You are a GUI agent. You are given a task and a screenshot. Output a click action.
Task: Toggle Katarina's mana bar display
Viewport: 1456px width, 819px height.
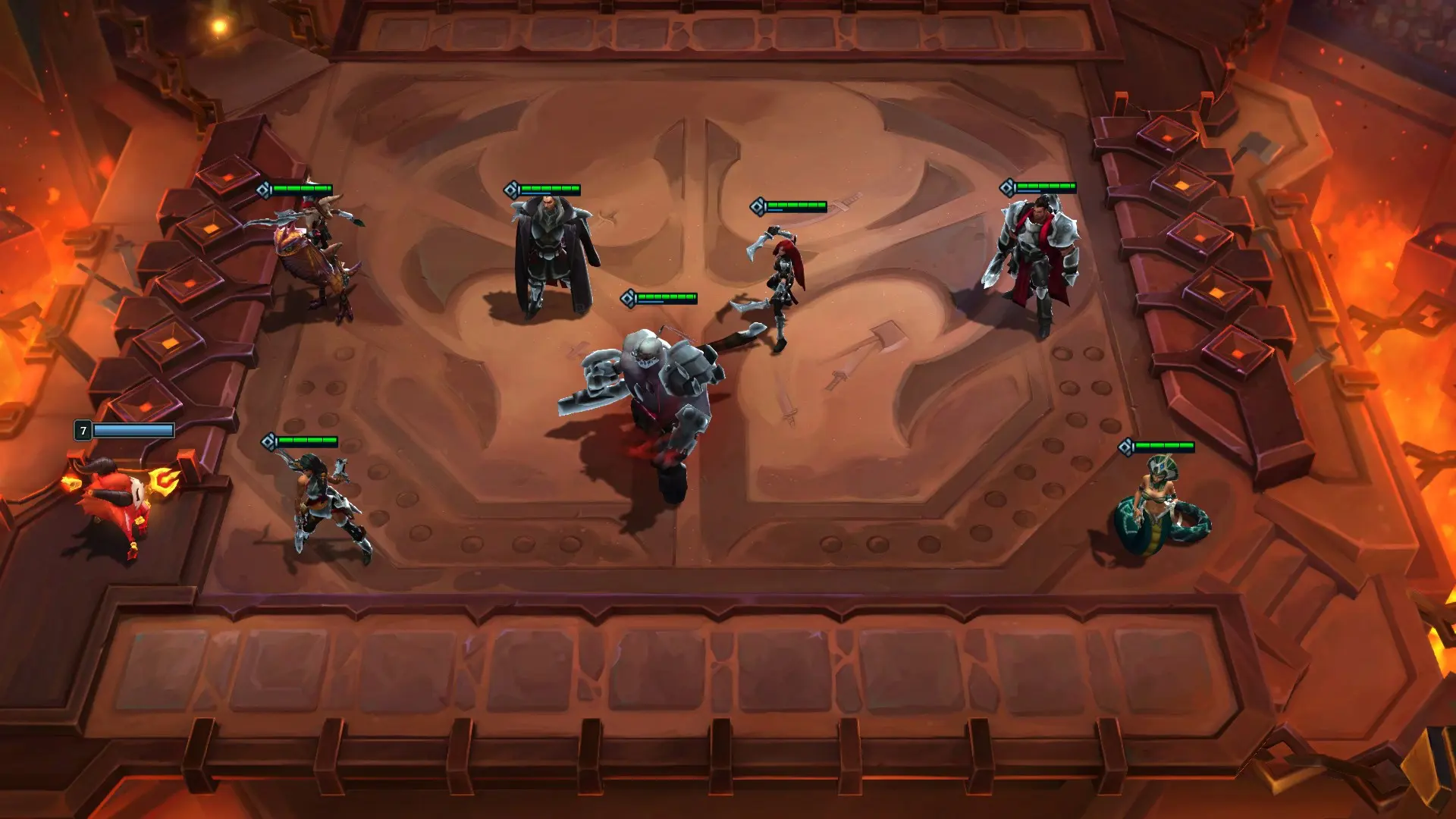pyautogui.click(x=795, y=211)
